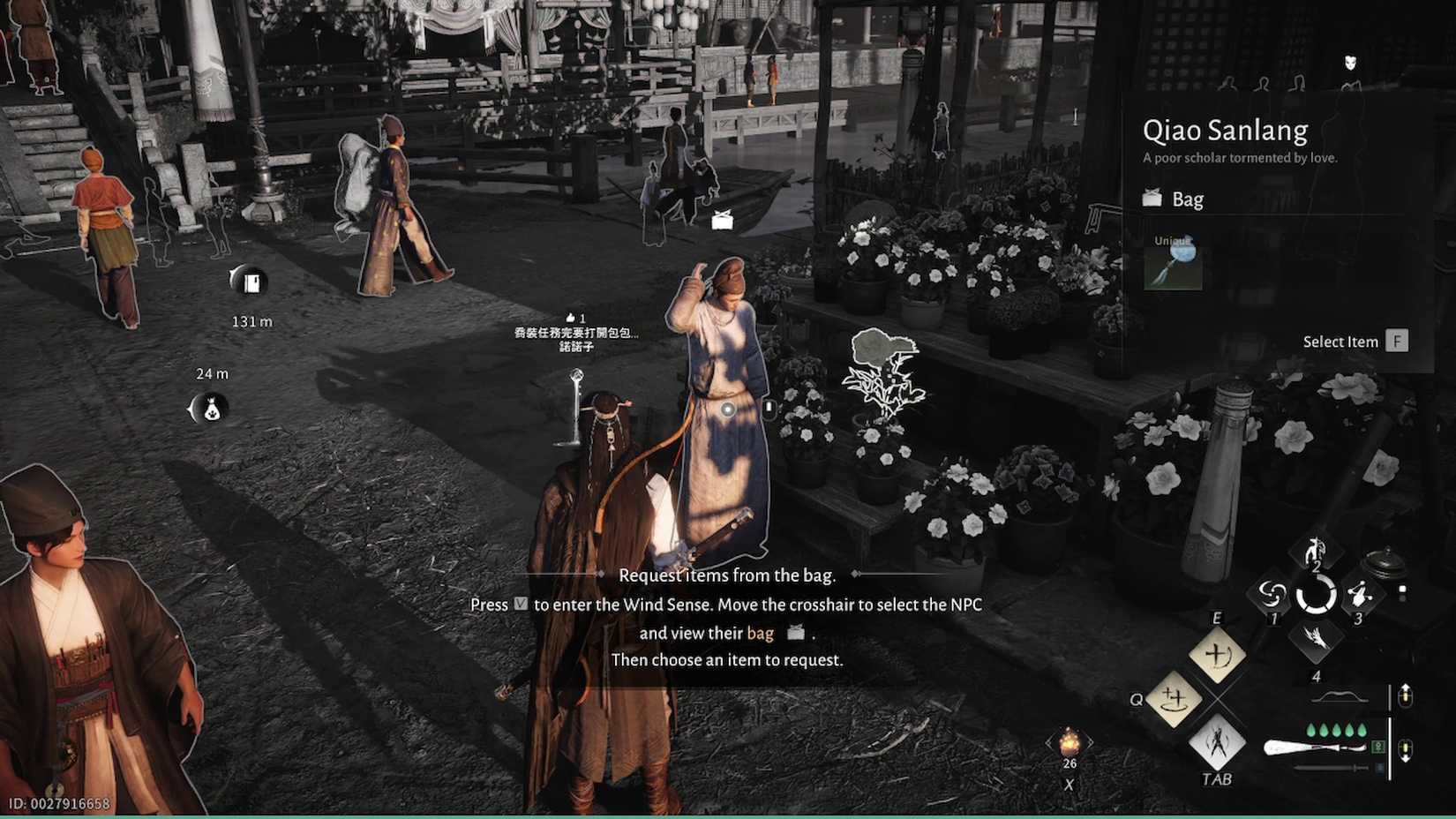Click the 'bag' link in the tutorial text
Viewport: 1456px width, 819px height.
click(759, 633)
